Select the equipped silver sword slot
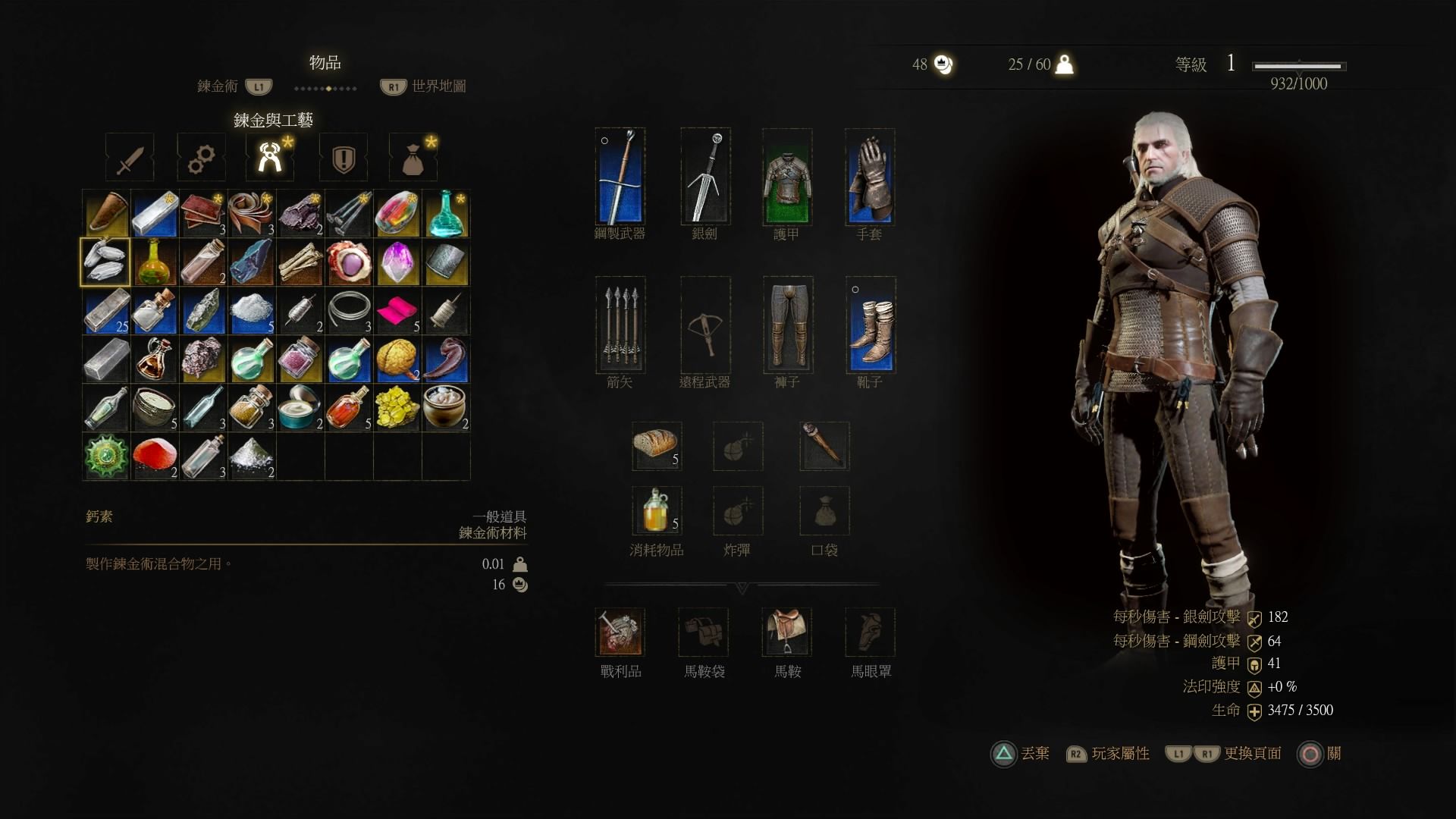Viewport: 1456px width, 819px height. coord(705,176)
